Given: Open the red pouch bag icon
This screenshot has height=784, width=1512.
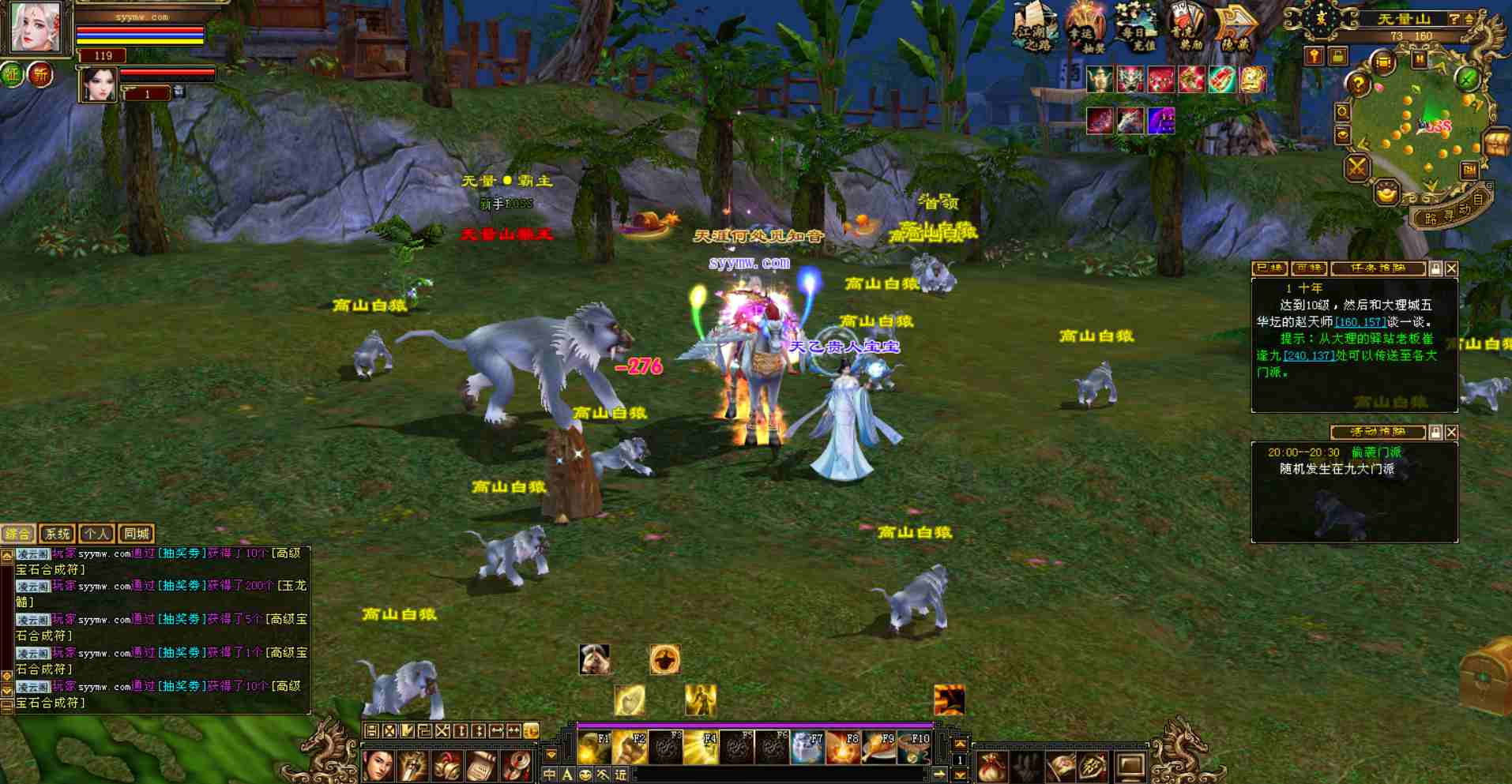Looking at the screenshot, I should point(991,766).
